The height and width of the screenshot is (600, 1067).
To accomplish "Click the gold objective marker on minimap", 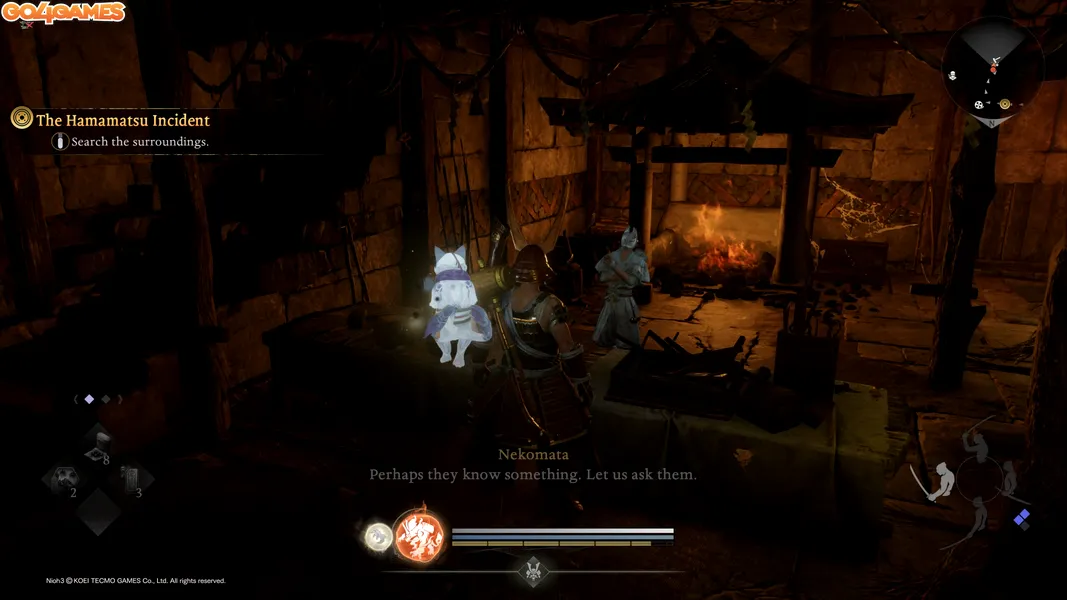I will tap(1005, 104).
